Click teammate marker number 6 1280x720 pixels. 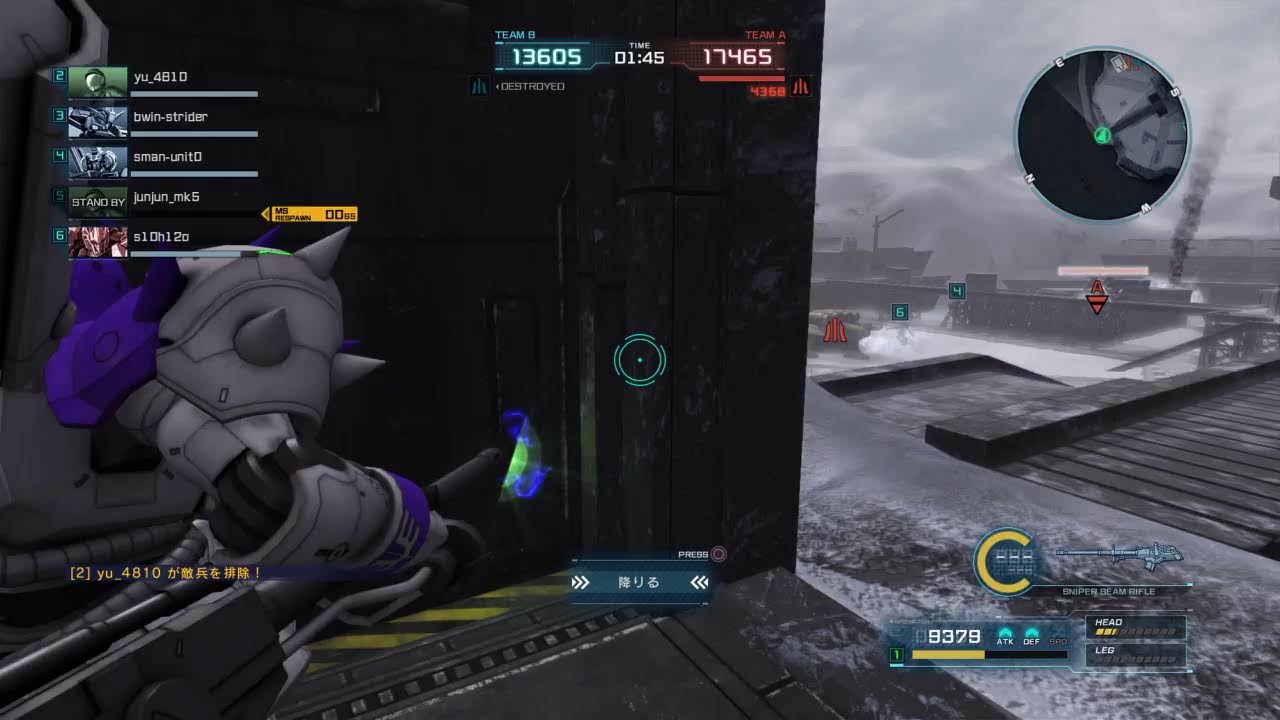coord(899,313)
